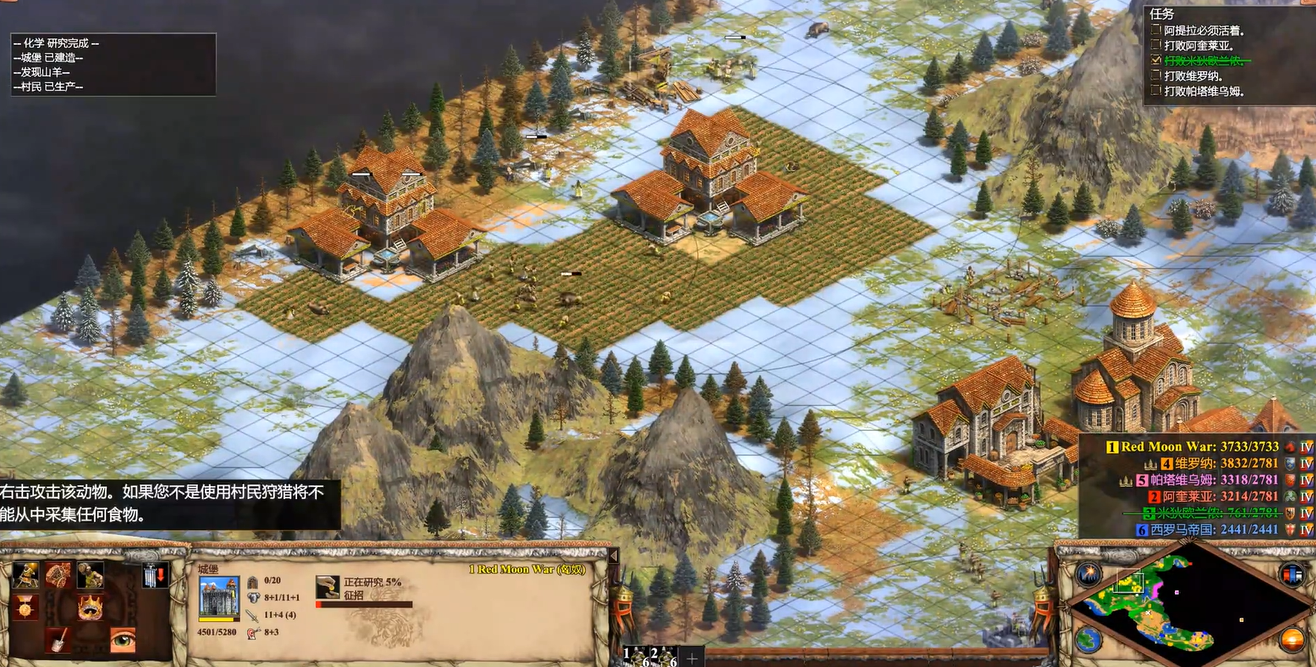Create a petard from the castle
This screenshot has width=1316, height=667.
[x=91, y=575]
